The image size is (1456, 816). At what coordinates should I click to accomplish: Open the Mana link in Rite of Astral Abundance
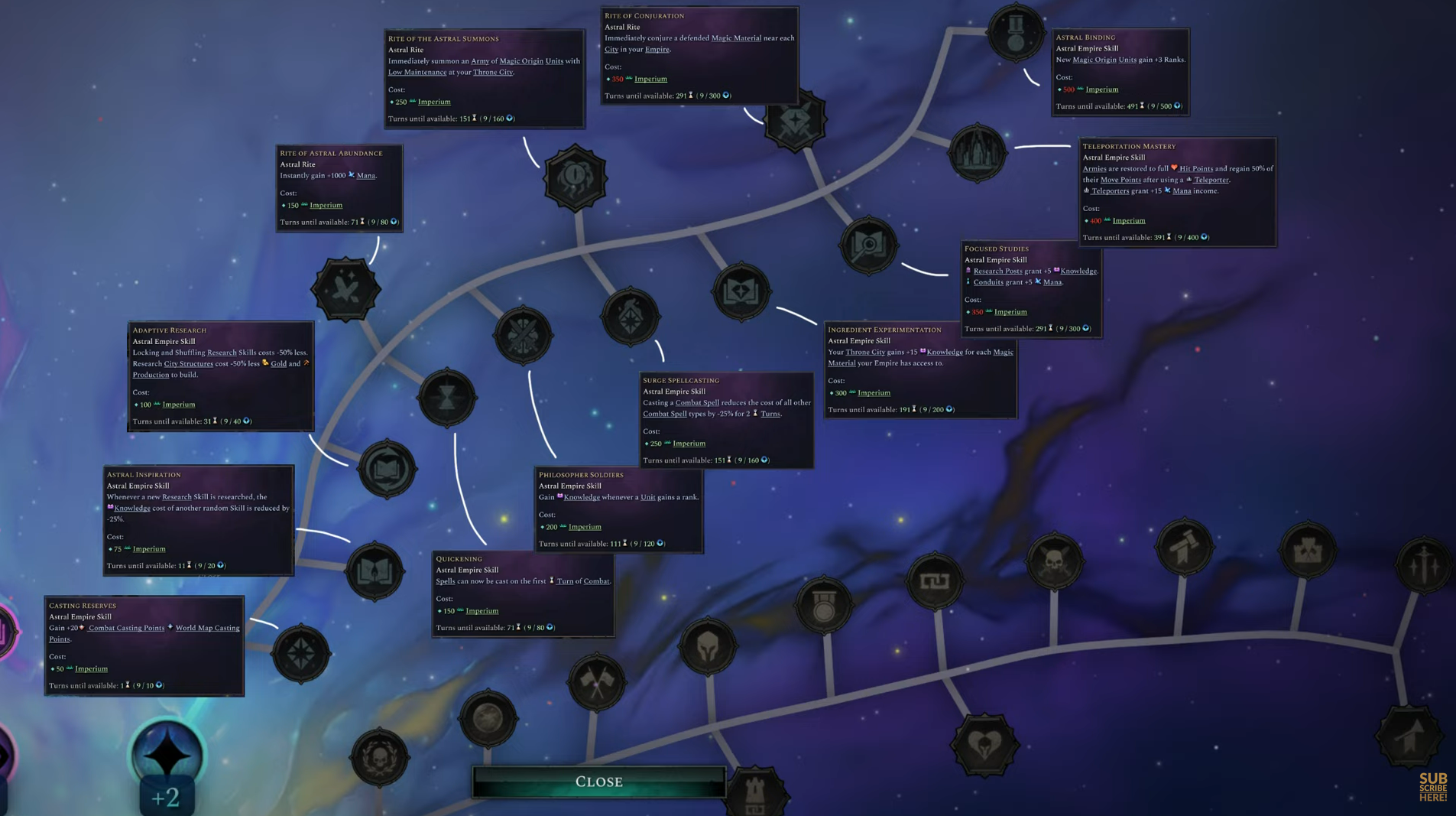[x=366, y=175]
